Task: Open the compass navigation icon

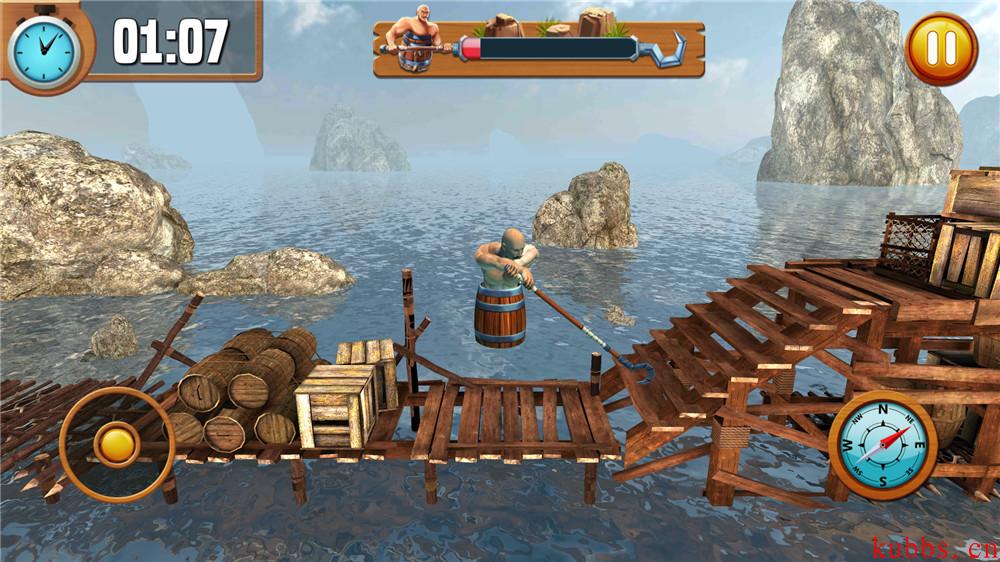Action: [883, 445]
